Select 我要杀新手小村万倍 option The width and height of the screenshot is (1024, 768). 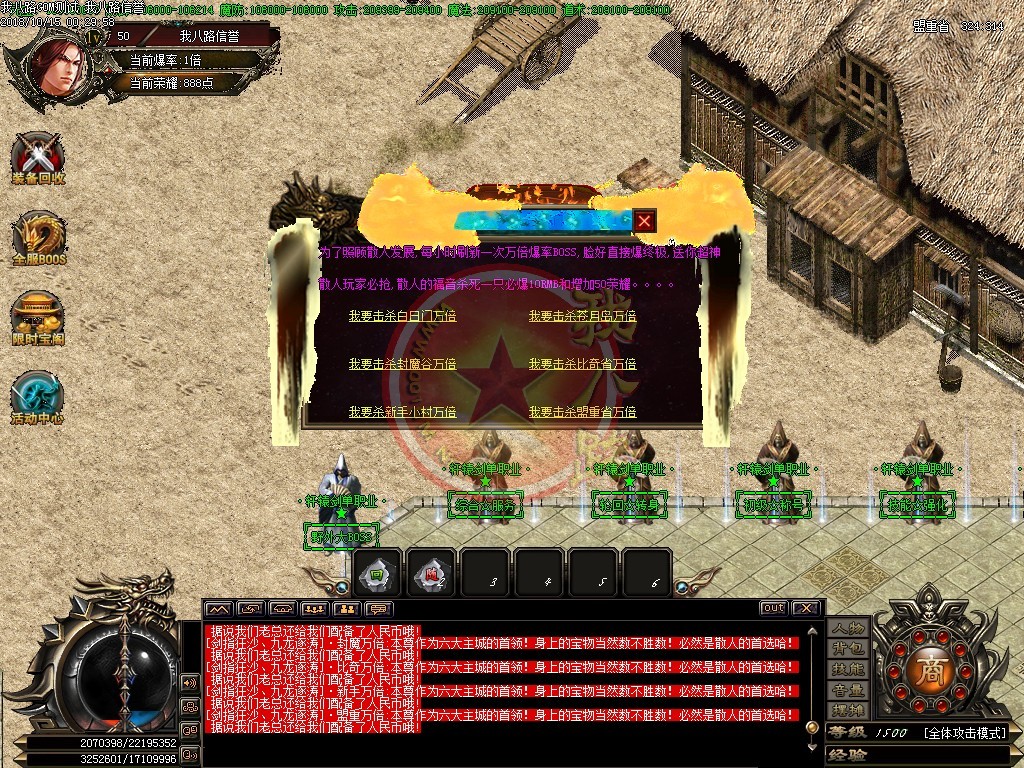(402, 412)
